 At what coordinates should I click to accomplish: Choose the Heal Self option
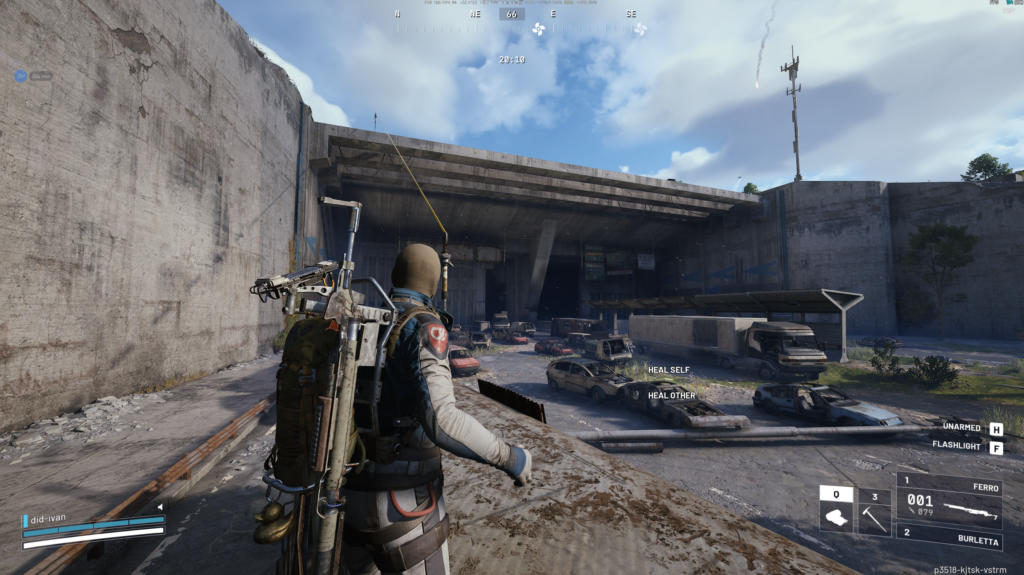pyautogui.click(x=668, y=370)
